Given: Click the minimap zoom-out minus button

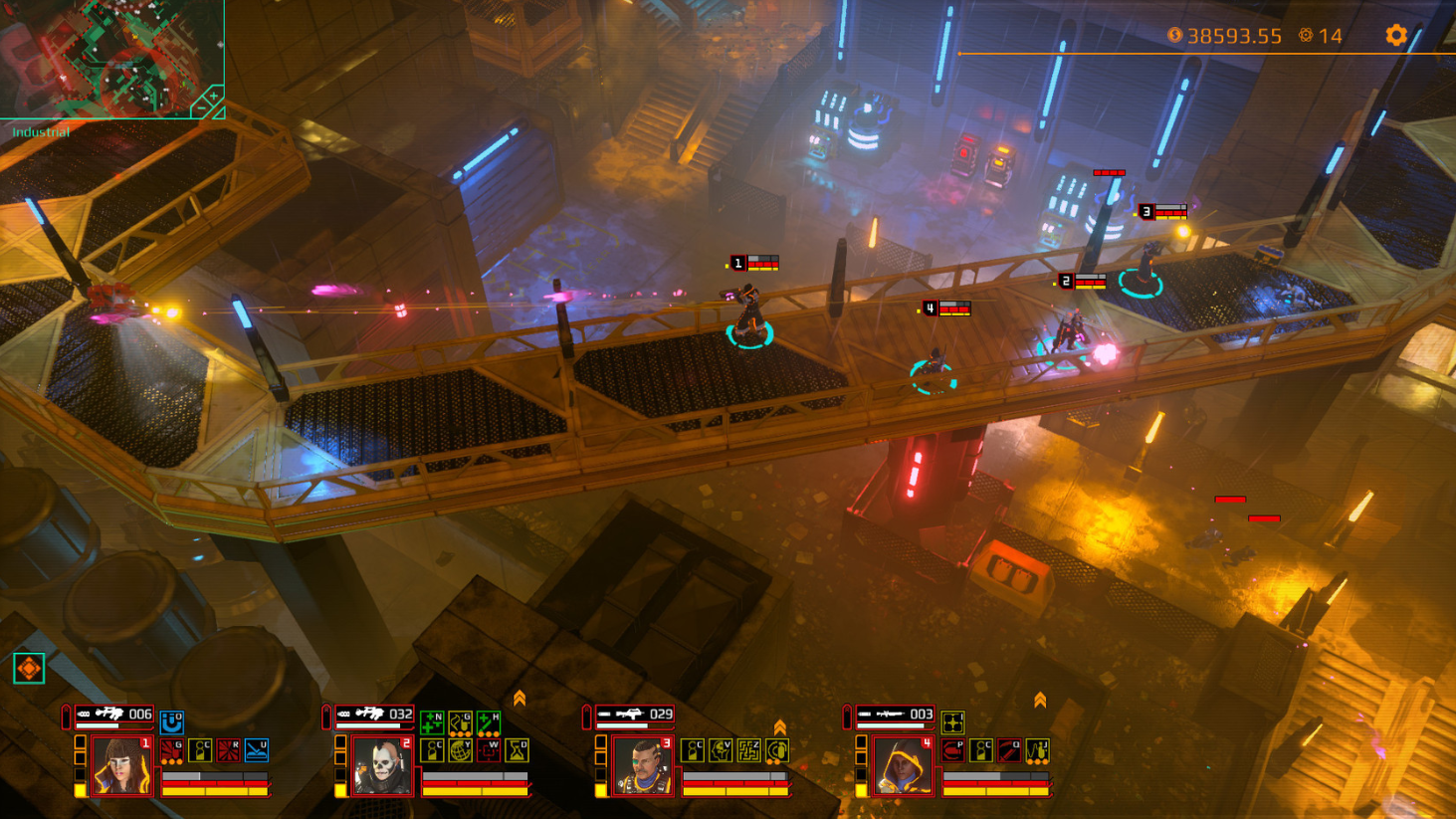Looking at the screenshot, I should (x=200, y=108).
